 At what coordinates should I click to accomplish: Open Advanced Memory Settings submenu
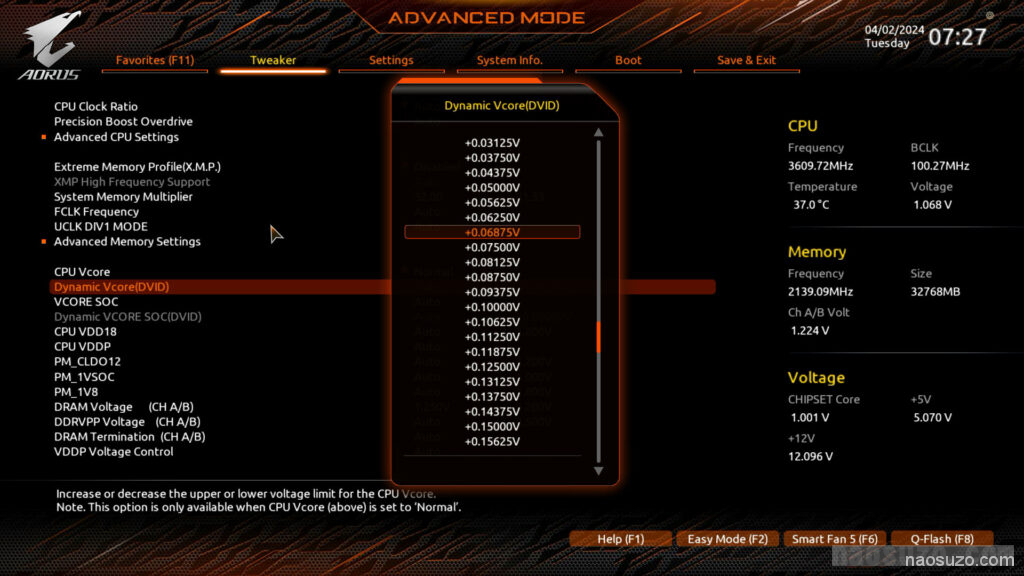click(x=127, y=242)
